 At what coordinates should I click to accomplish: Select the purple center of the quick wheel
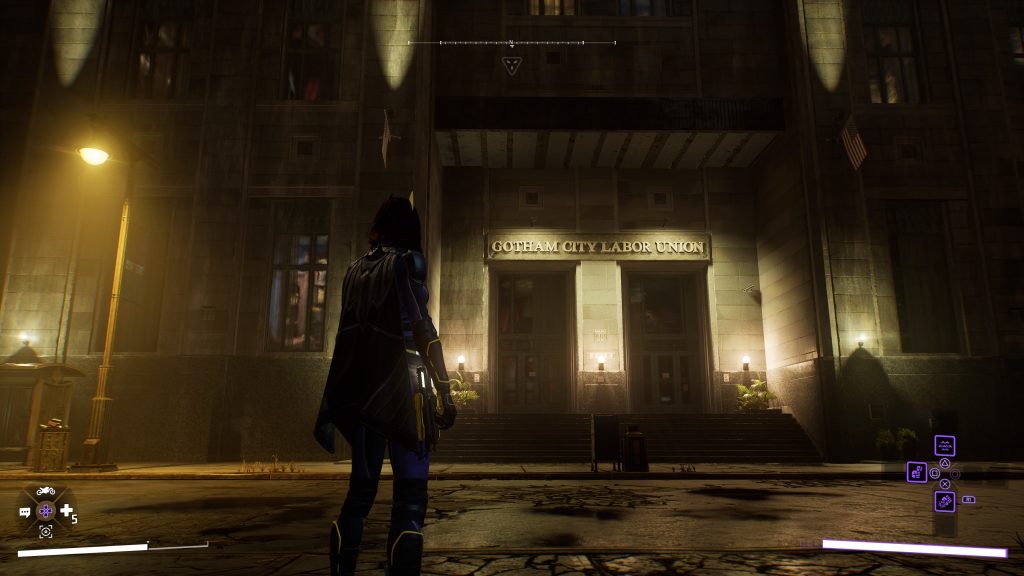point(45,511)
